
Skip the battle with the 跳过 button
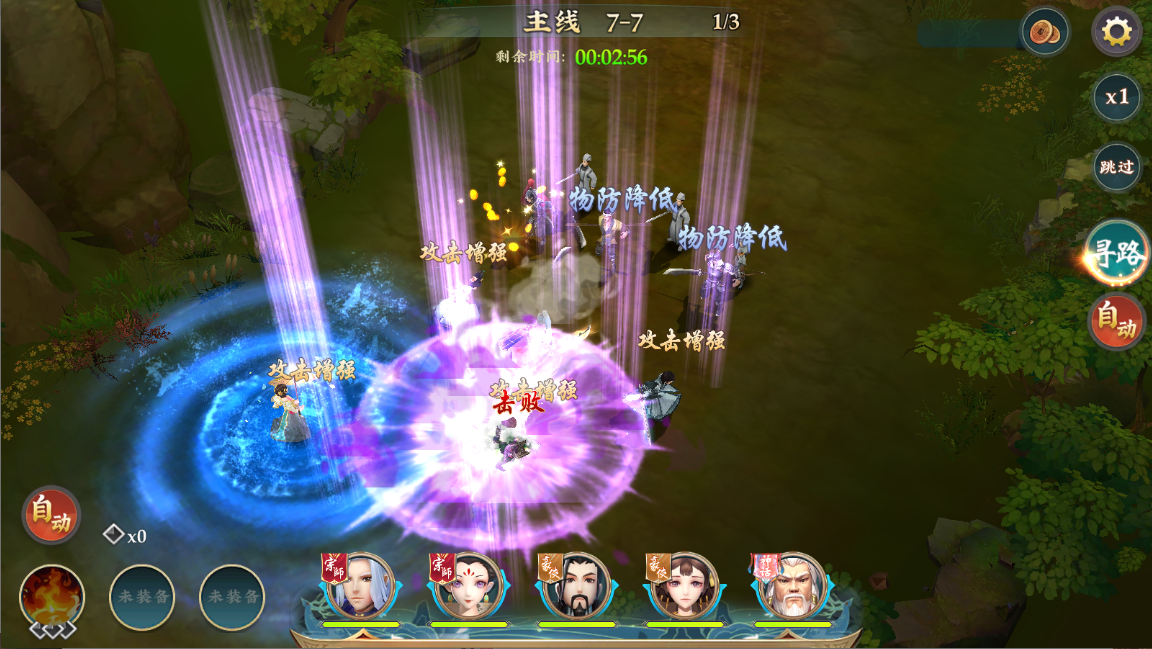(x=1116, y=167)
